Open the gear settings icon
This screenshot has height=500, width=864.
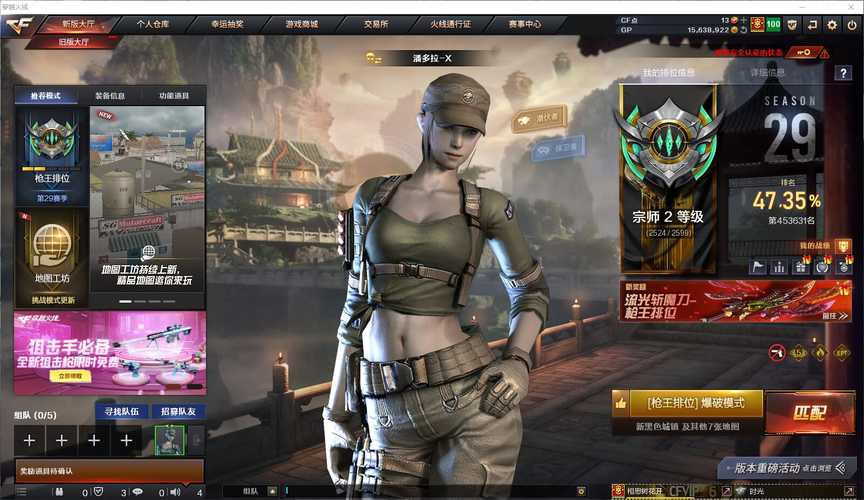832,24
